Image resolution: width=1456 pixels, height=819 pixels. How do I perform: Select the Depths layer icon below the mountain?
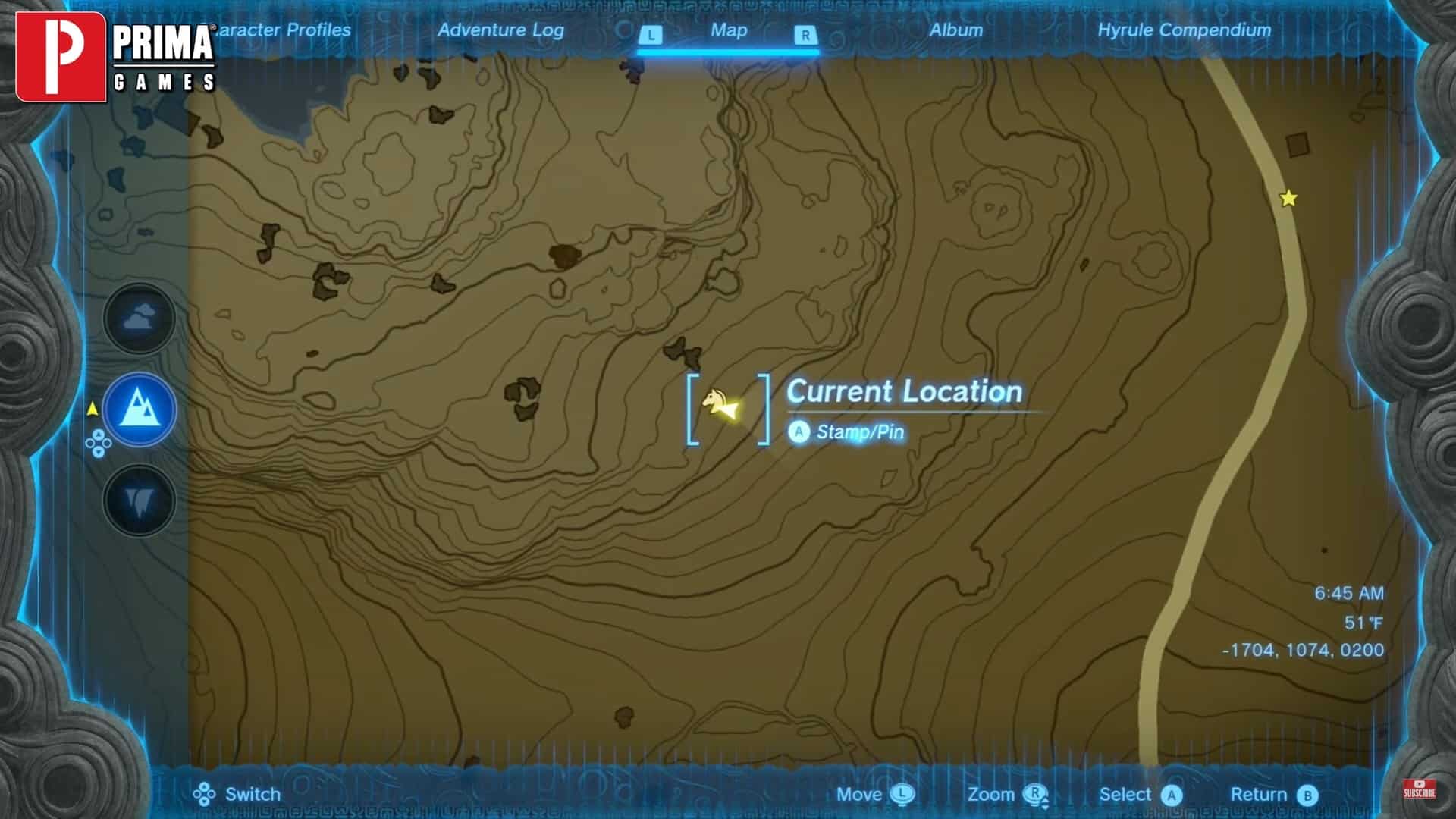(138, 500)
